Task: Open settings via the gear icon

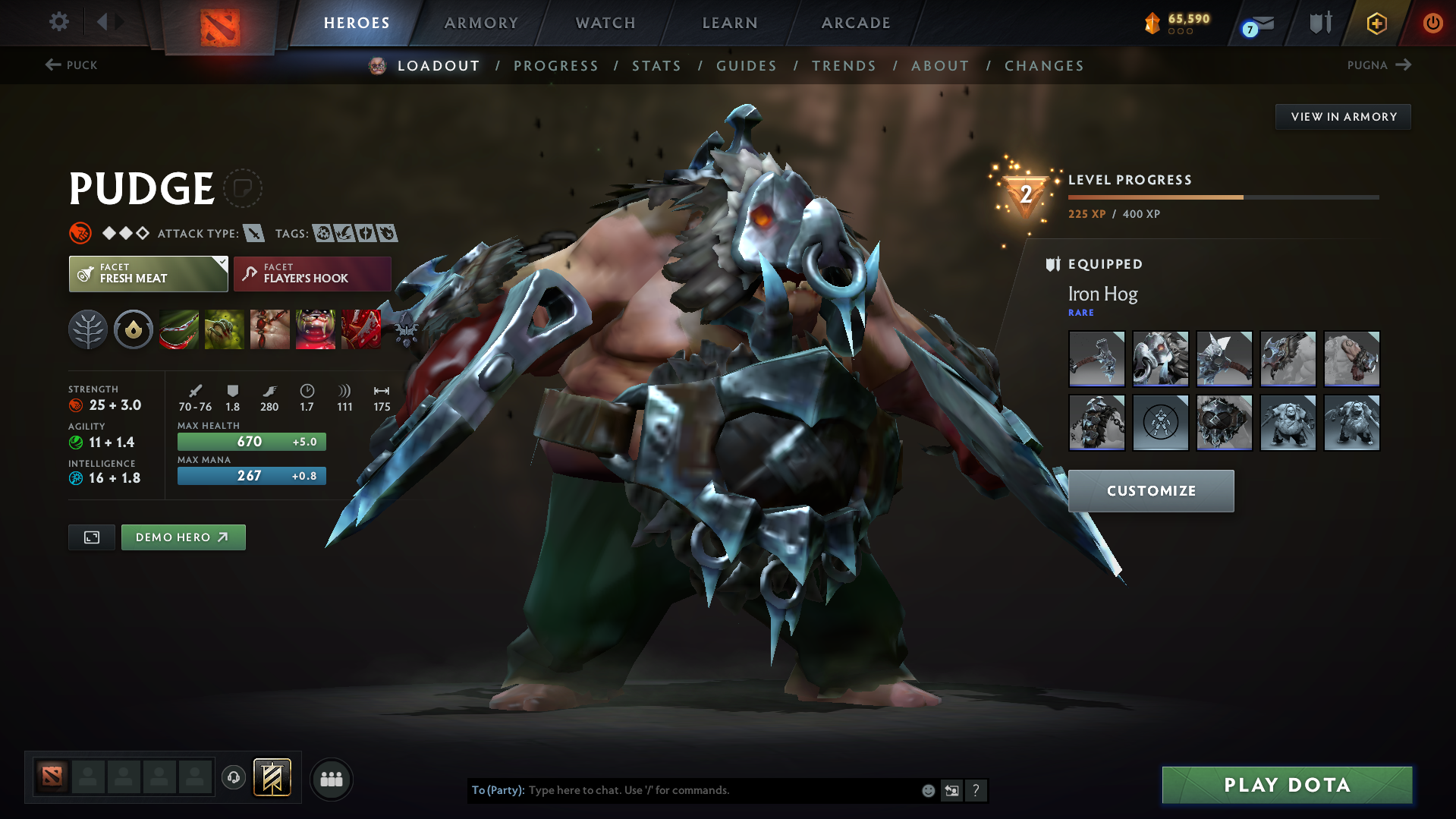Action: tap(58, 22)
